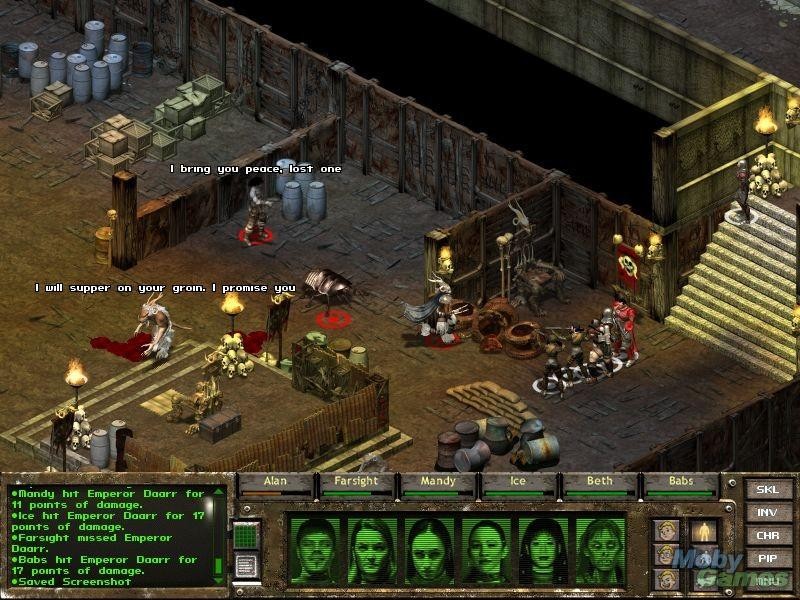Open the CHR character sheet
Screen dimensions: 800x600
(767, 536)
